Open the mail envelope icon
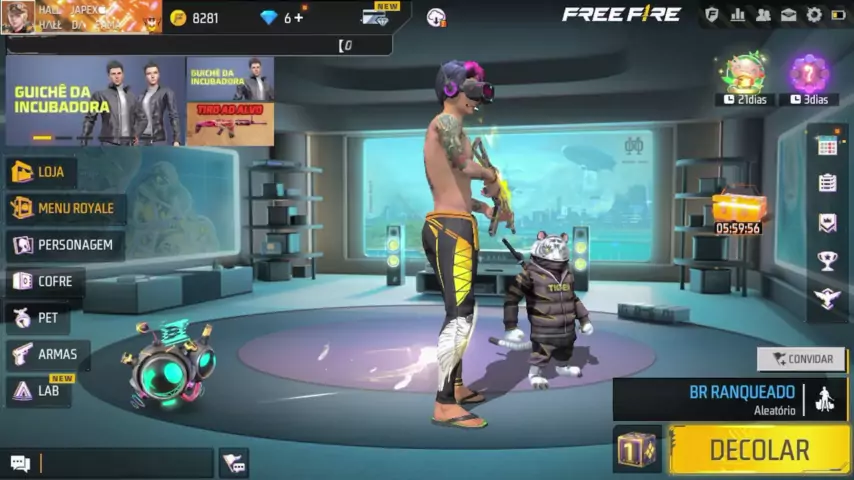Image resolution: width=854 pixels, height=480 pixels. click(x=789, y=15)
